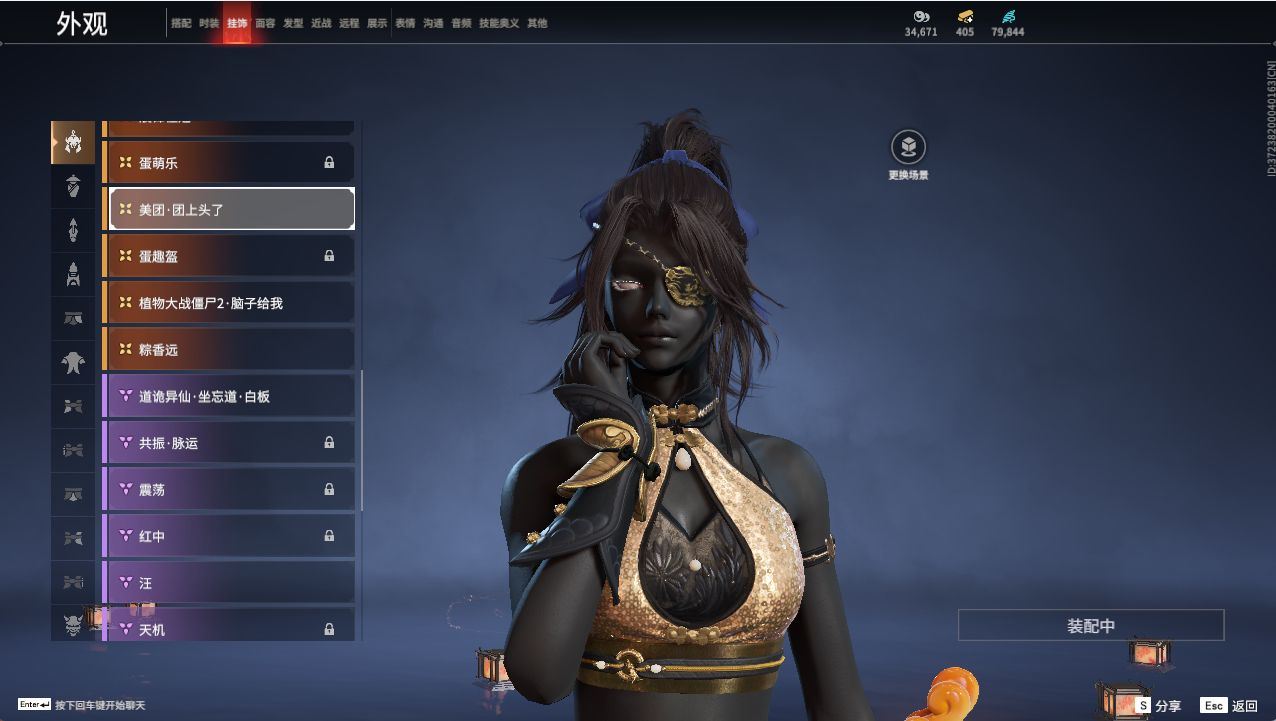Switch to the 远程 tab
Viewport: 1276px width, 721px height.
pos(349,23)
